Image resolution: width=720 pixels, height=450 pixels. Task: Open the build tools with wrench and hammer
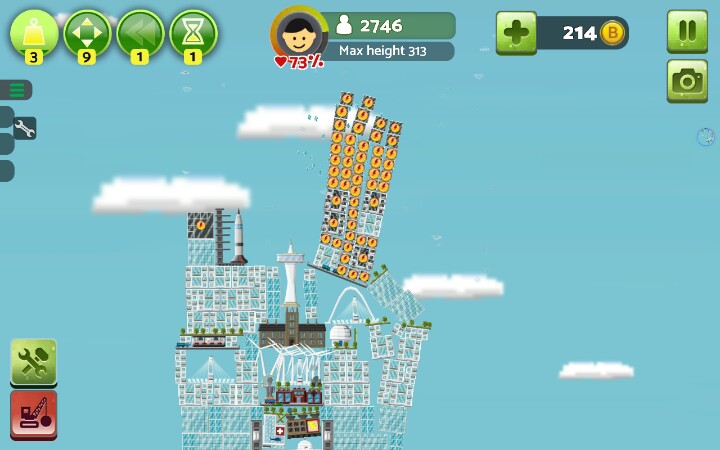[33, 362]
